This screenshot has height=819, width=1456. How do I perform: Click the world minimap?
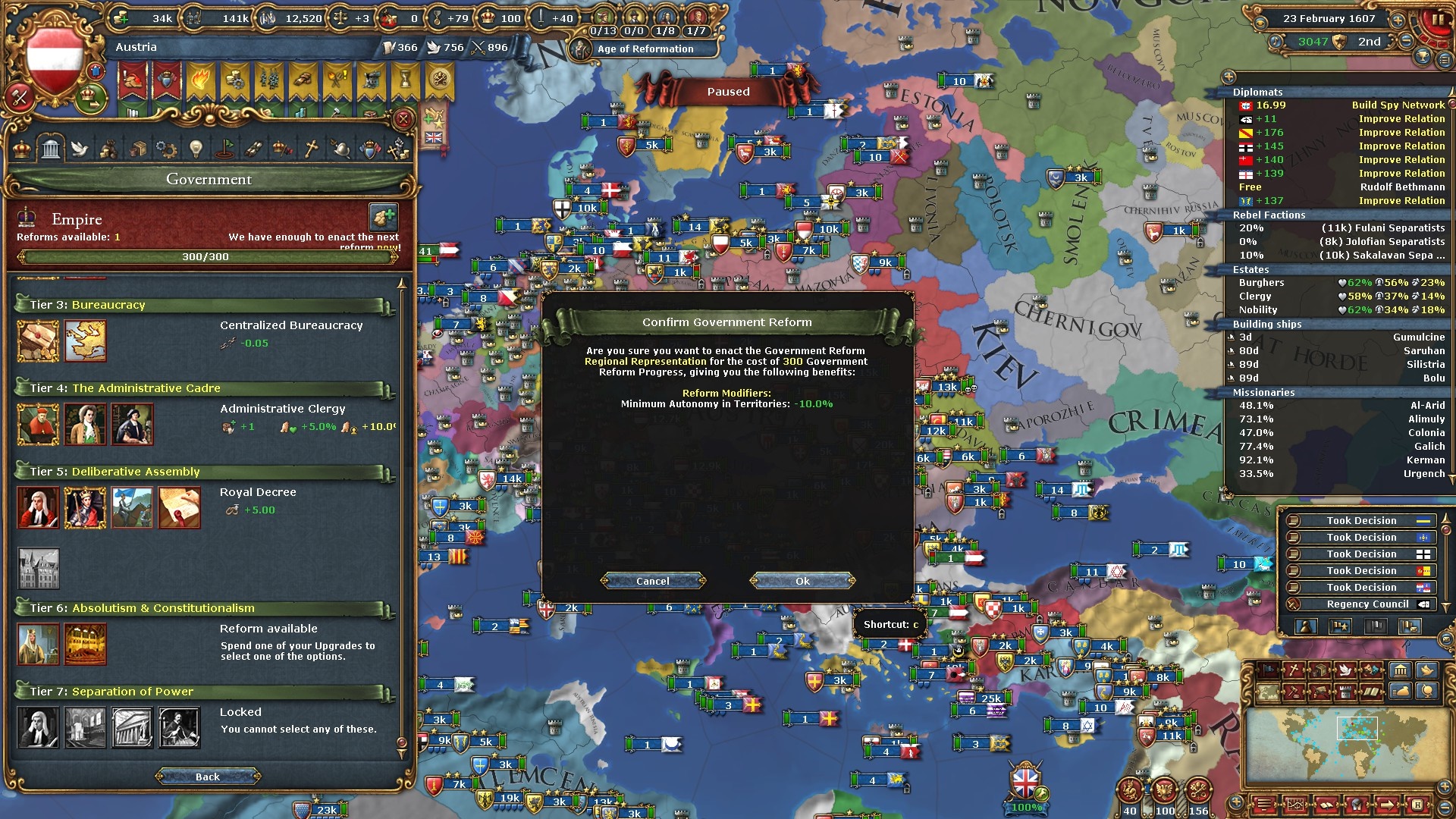pyautogui.click(x=1341, y=745)
